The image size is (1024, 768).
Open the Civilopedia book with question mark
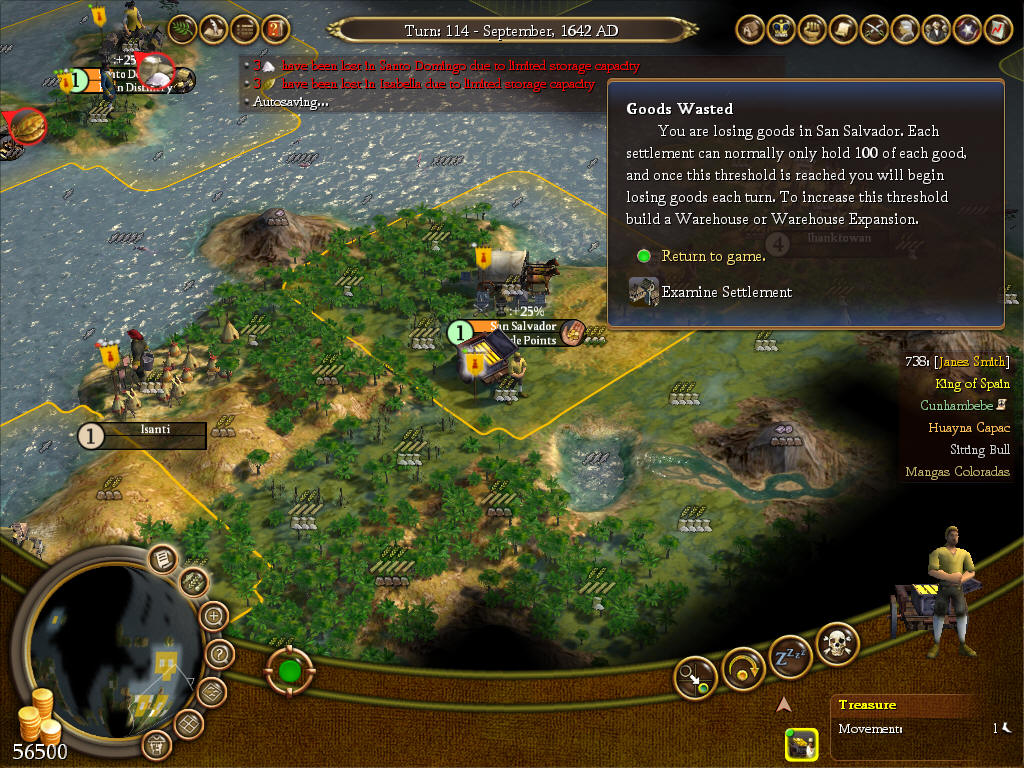[275, 30]
